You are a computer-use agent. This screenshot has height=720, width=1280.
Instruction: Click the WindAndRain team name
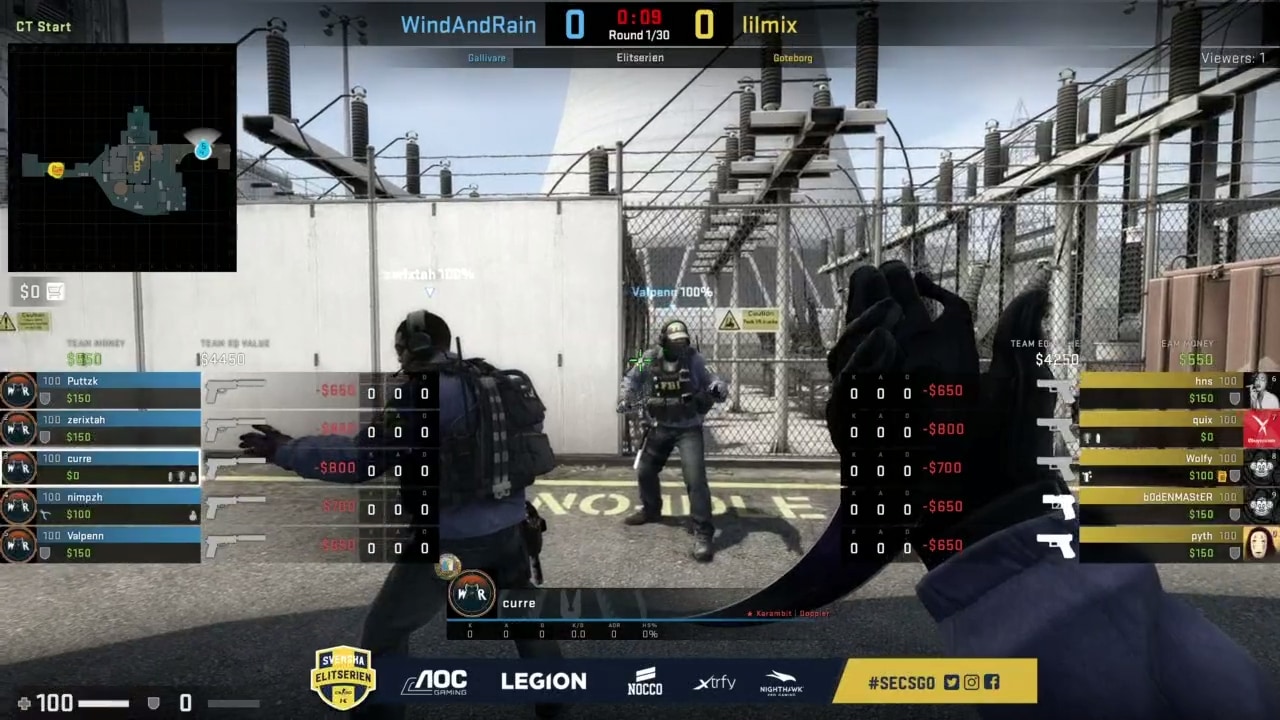click(468, 25)
